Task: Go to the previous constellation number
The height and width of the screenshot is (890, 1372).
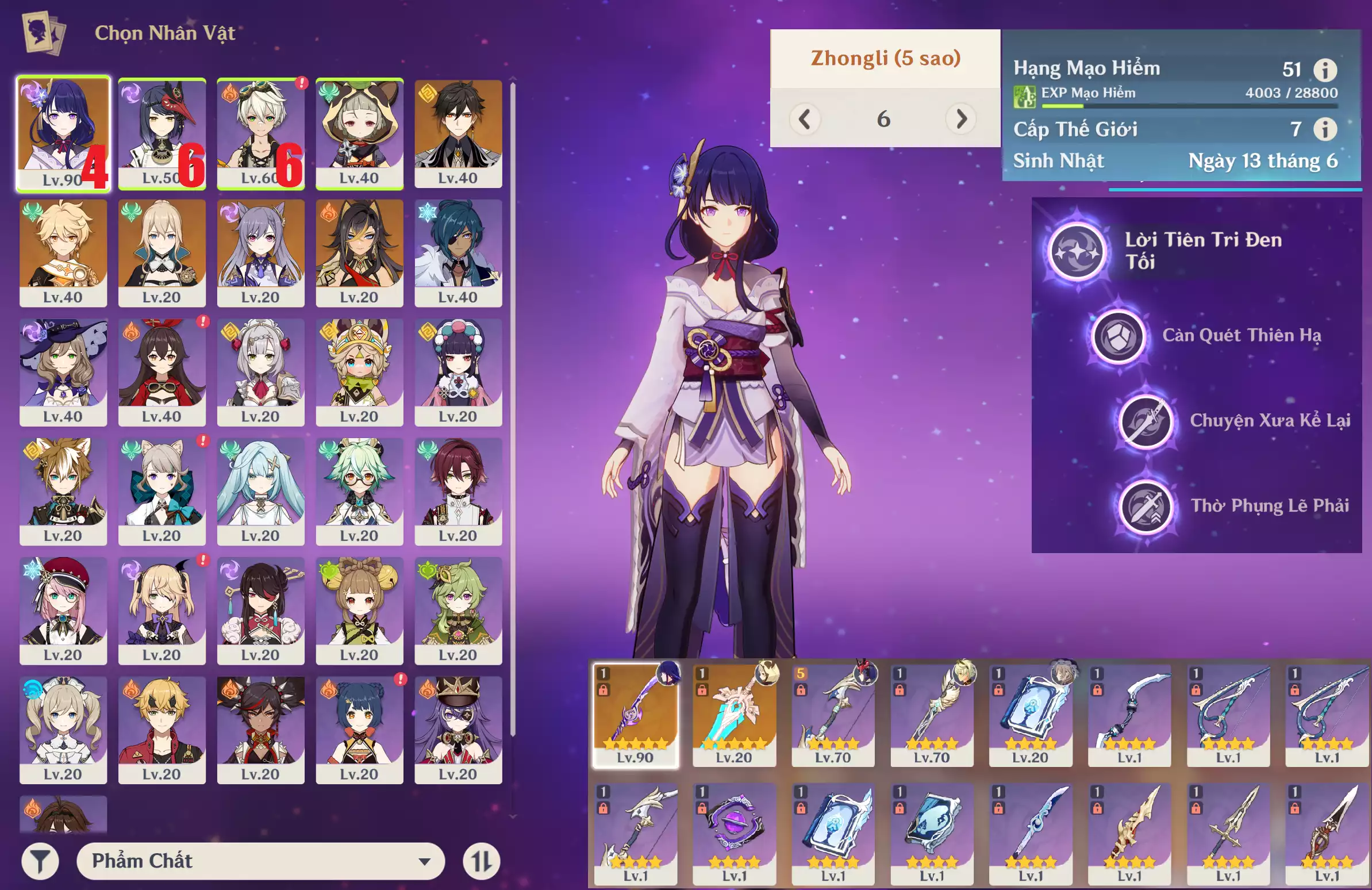Action: click(x=805, y=120)
